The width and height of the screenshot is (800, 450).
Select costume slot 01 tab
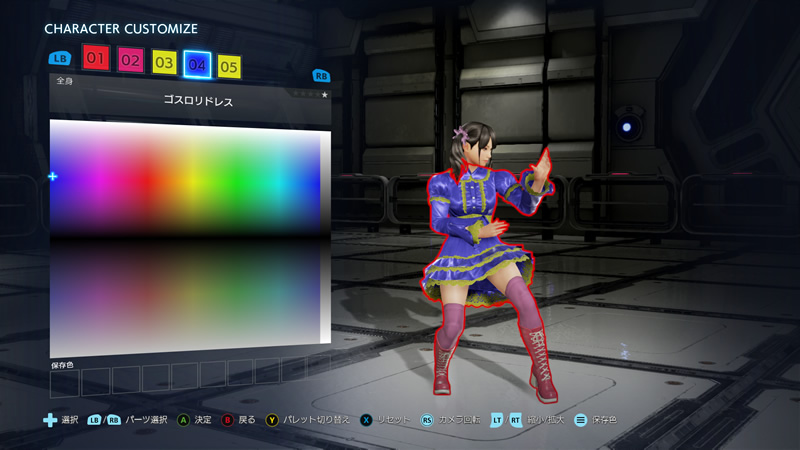click(96, 59)
